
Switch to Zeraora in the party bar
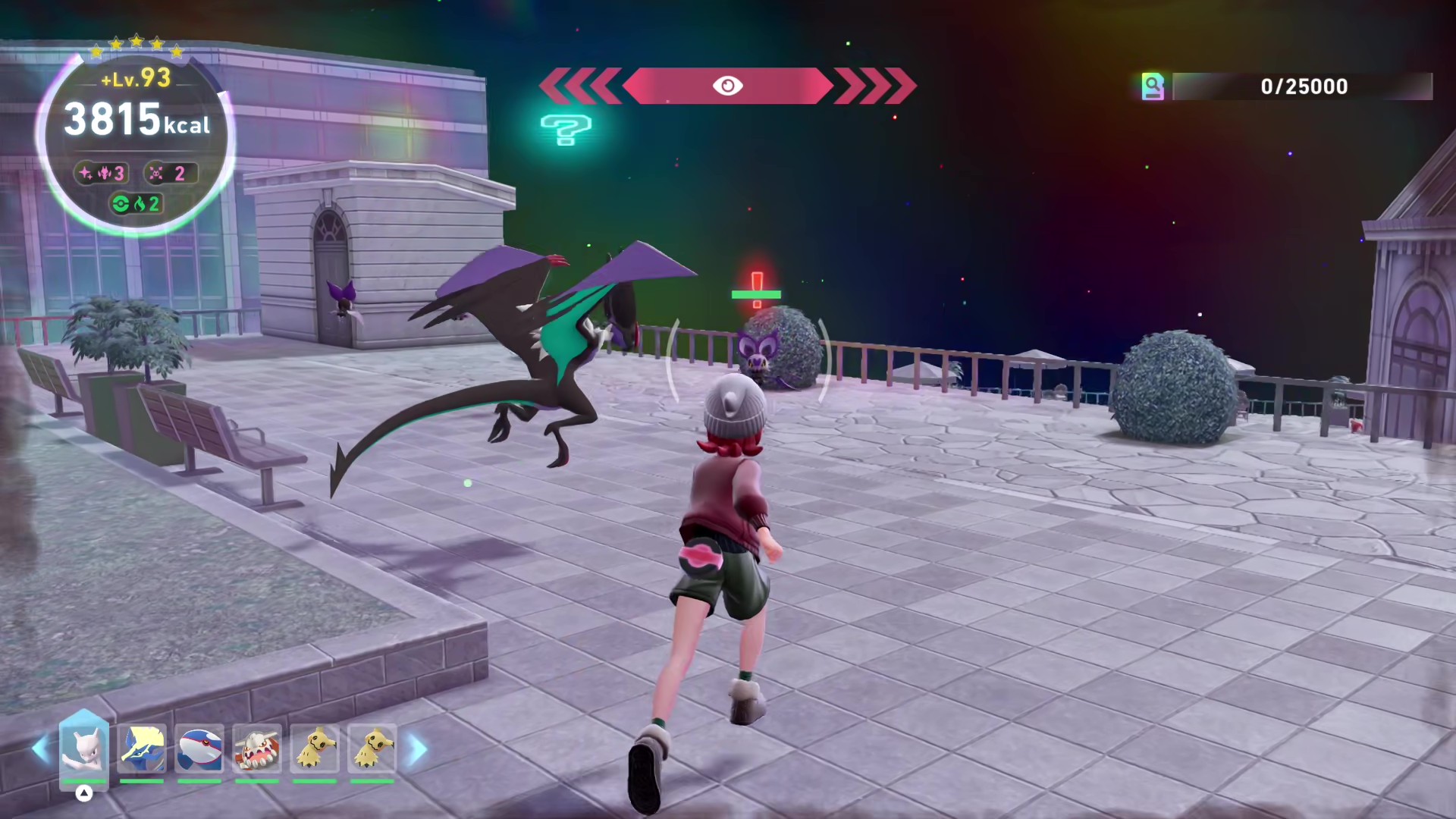click(142, 748)
